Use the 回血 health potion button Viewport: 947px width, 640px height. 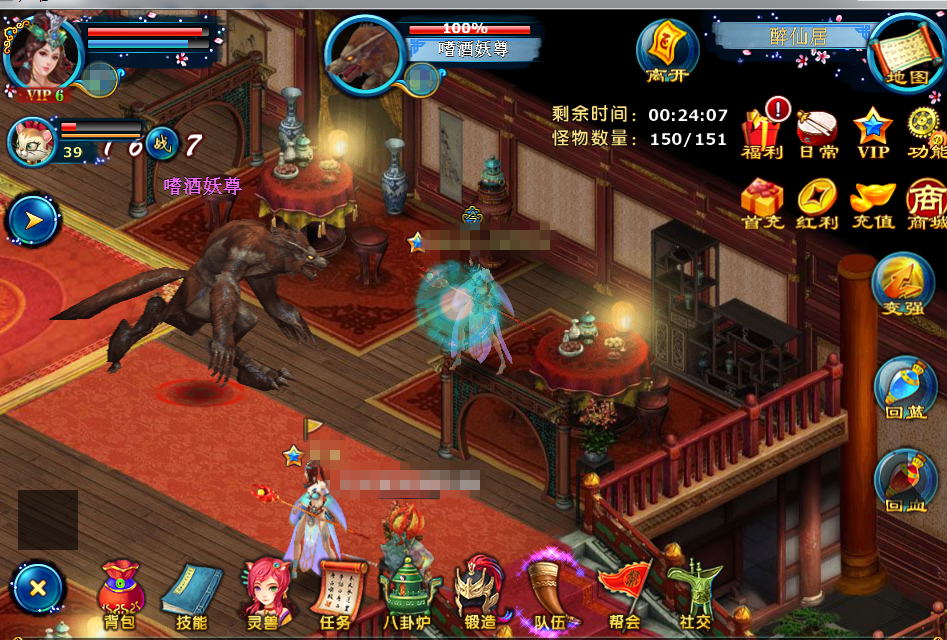(x=904, y=482)
